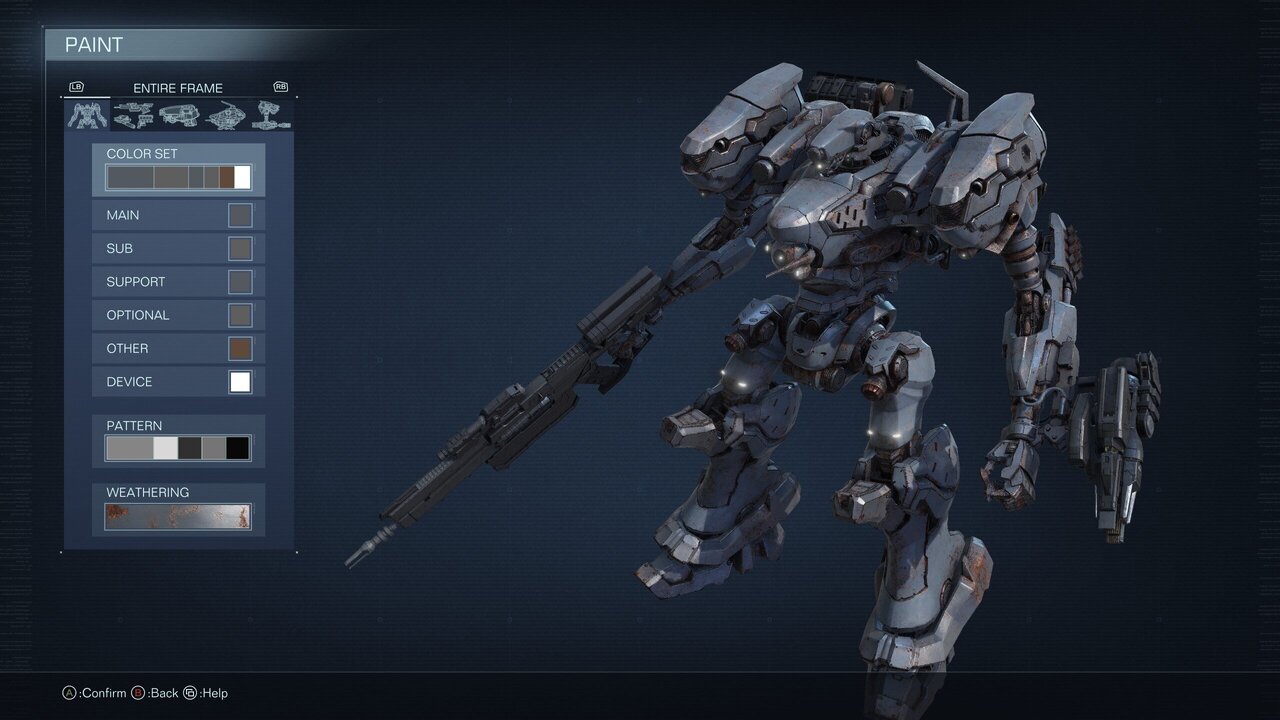Screen dimensions: 1280x720
Task: Open the head part paint tab
Action: (180, 115)
